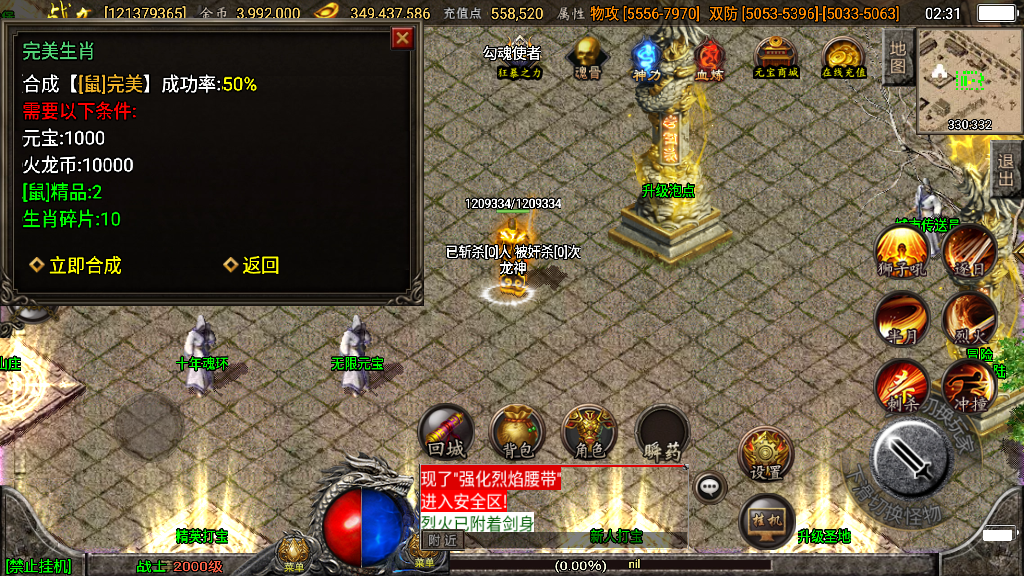Open 在线充值 online recharge
This screenshot has height=576, width=1024.
coord(844,58)
